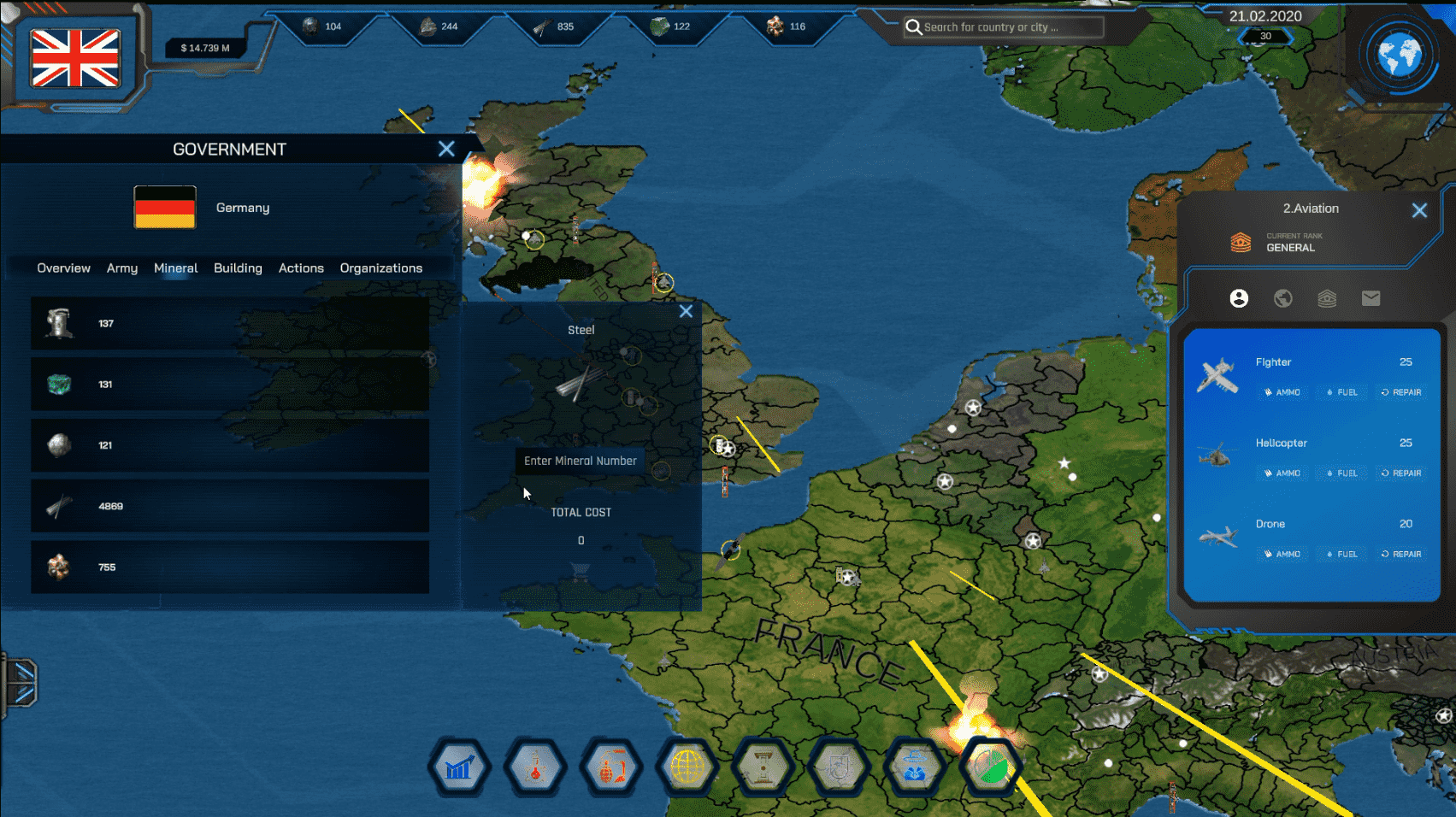
Task: Show the Actions tab
Action: point(301,268)
